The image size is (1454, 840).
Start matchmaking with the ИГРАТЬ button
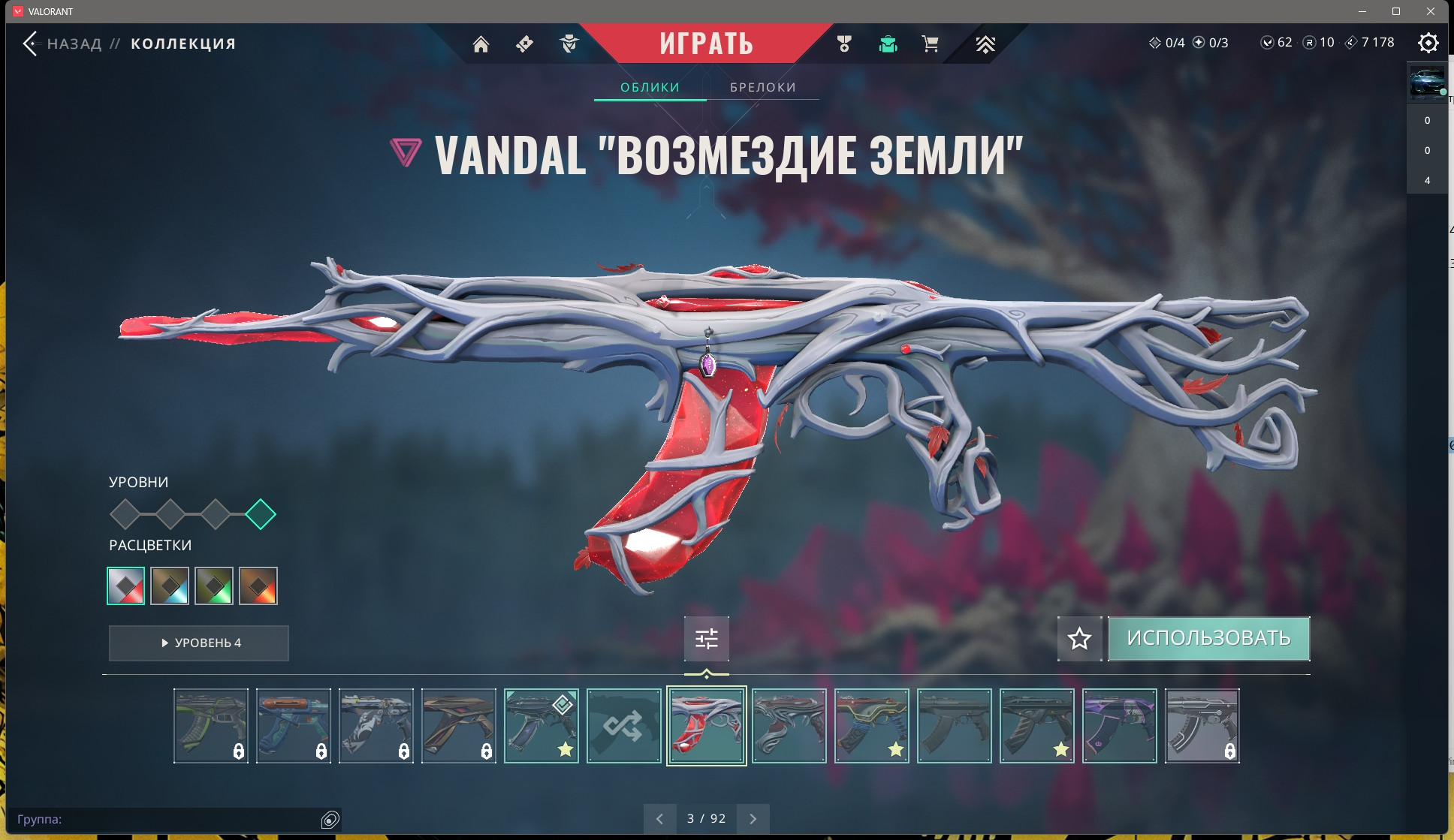706,44
